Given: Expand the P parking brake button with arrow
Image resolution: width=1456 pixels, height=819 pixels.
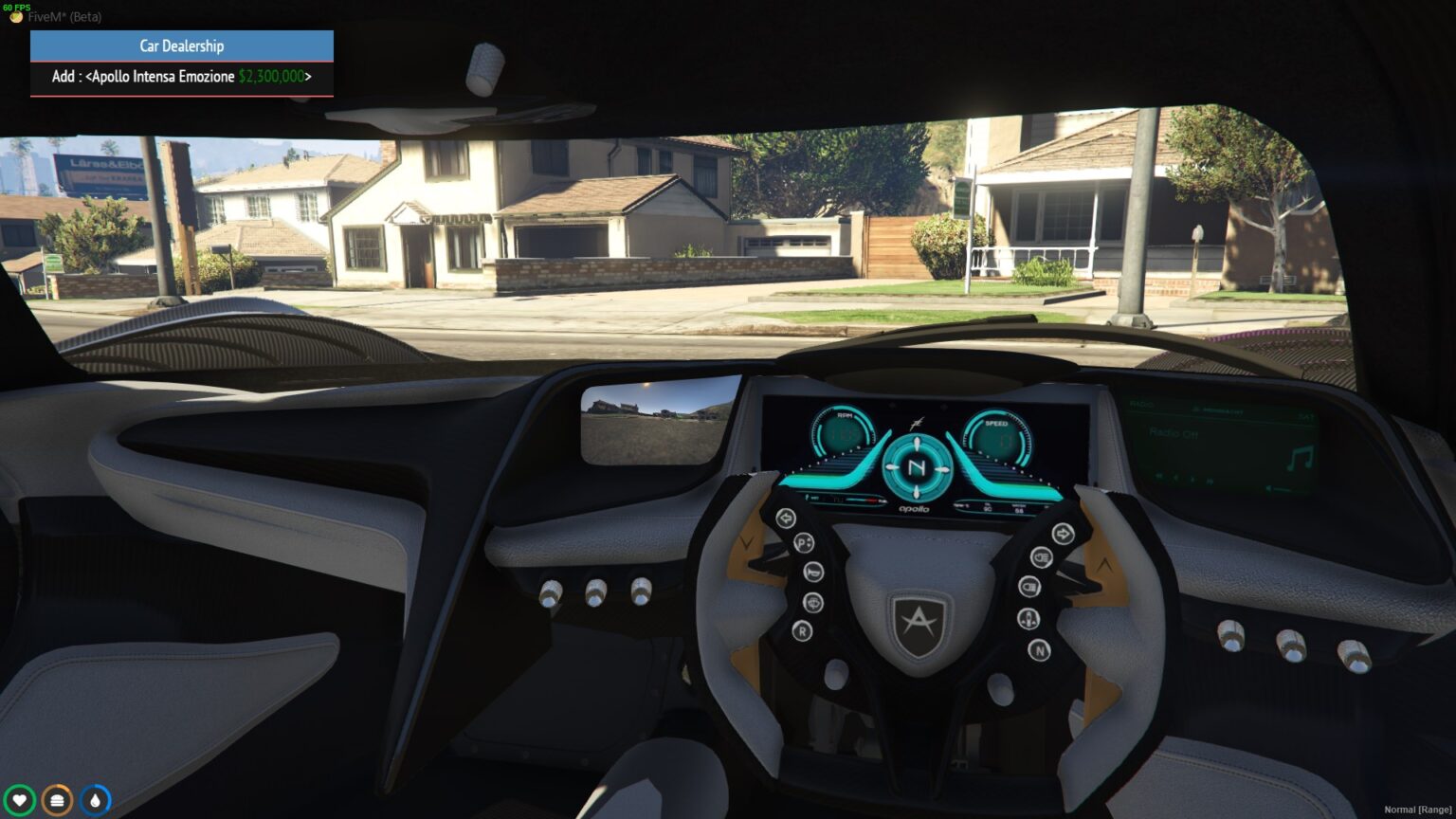Looking at the screenshot, I should point(803,542).
